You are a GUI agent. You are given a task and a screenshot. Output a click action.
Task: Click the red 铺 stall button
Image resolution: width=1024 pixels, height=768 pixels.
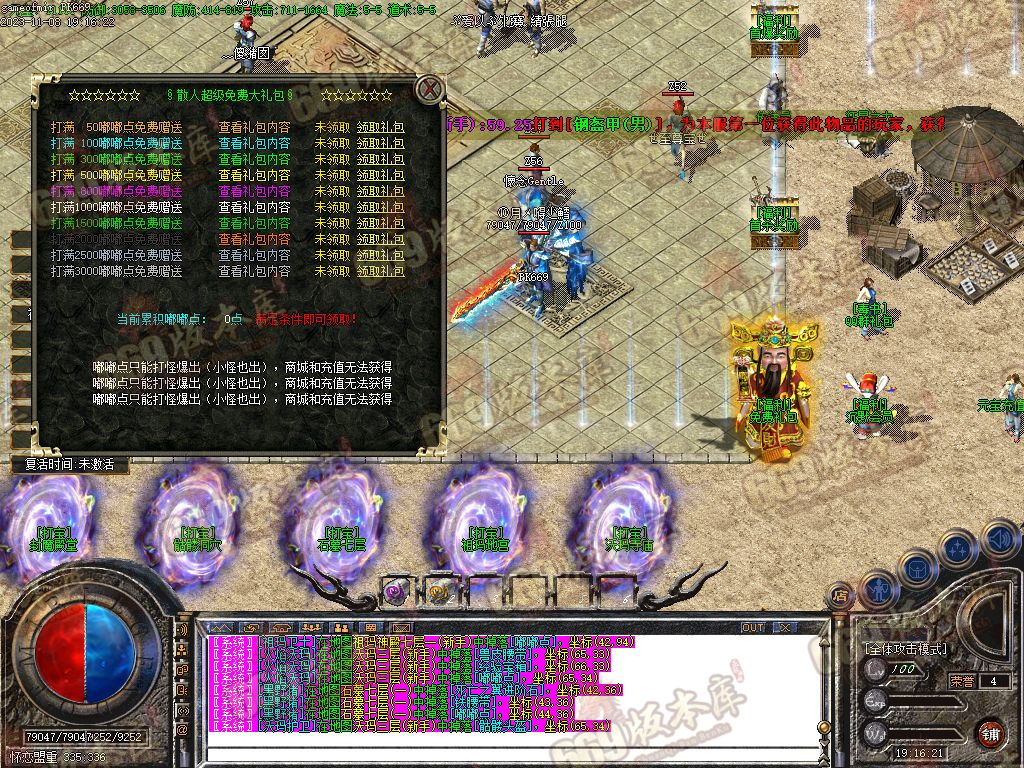[989, 731]
